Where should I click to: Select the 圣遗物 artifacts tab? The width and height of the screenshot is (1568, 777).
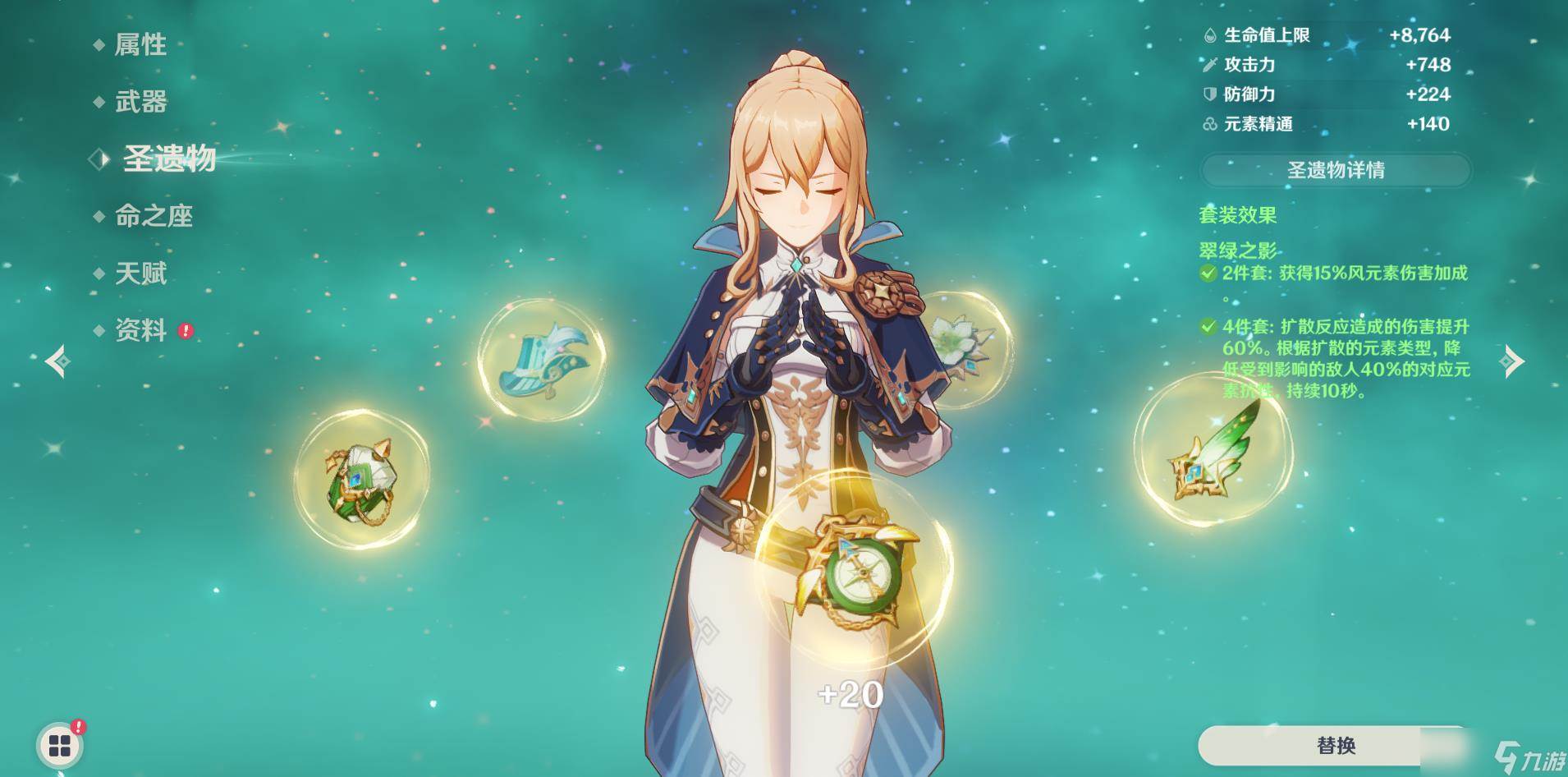[x=168, y=159]
